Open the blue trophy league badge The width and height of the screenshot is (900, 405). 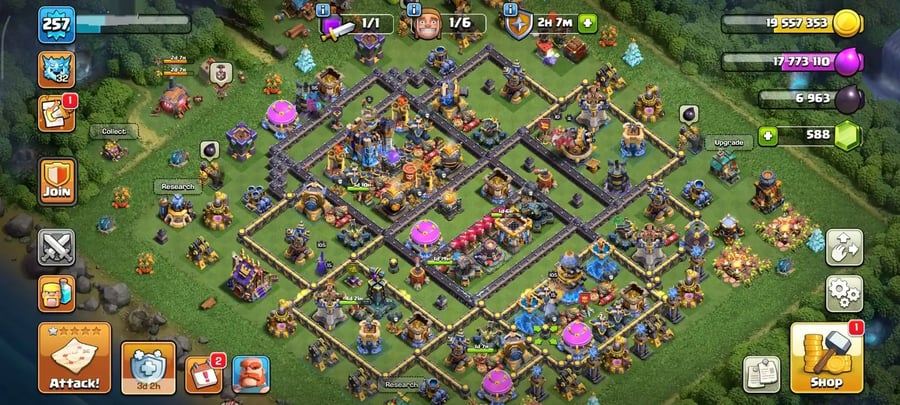[x=56, y=69]
